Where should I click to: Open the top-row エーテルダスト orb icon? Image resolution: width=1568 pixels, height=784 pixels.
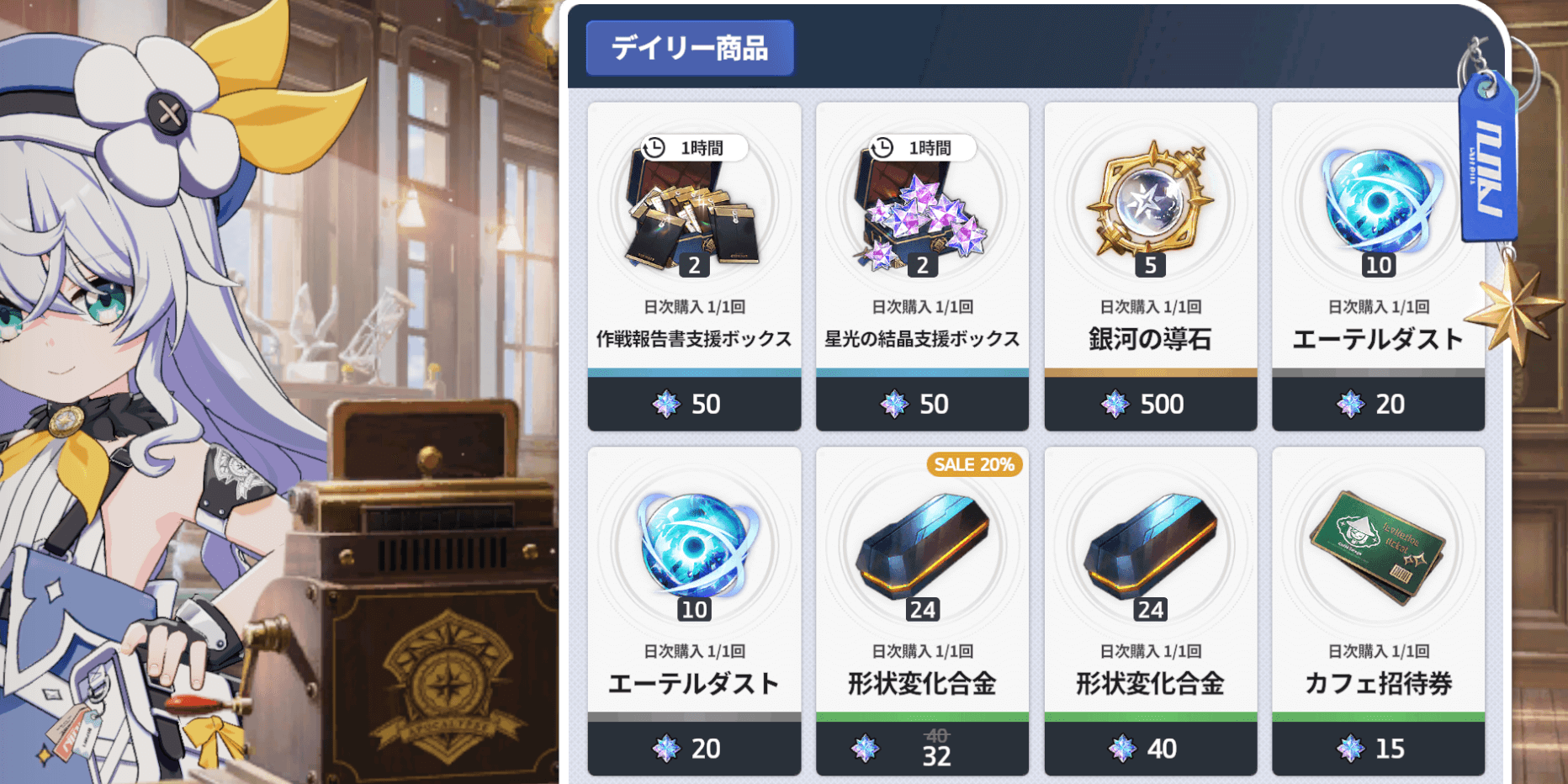[x=1378, y=202]
